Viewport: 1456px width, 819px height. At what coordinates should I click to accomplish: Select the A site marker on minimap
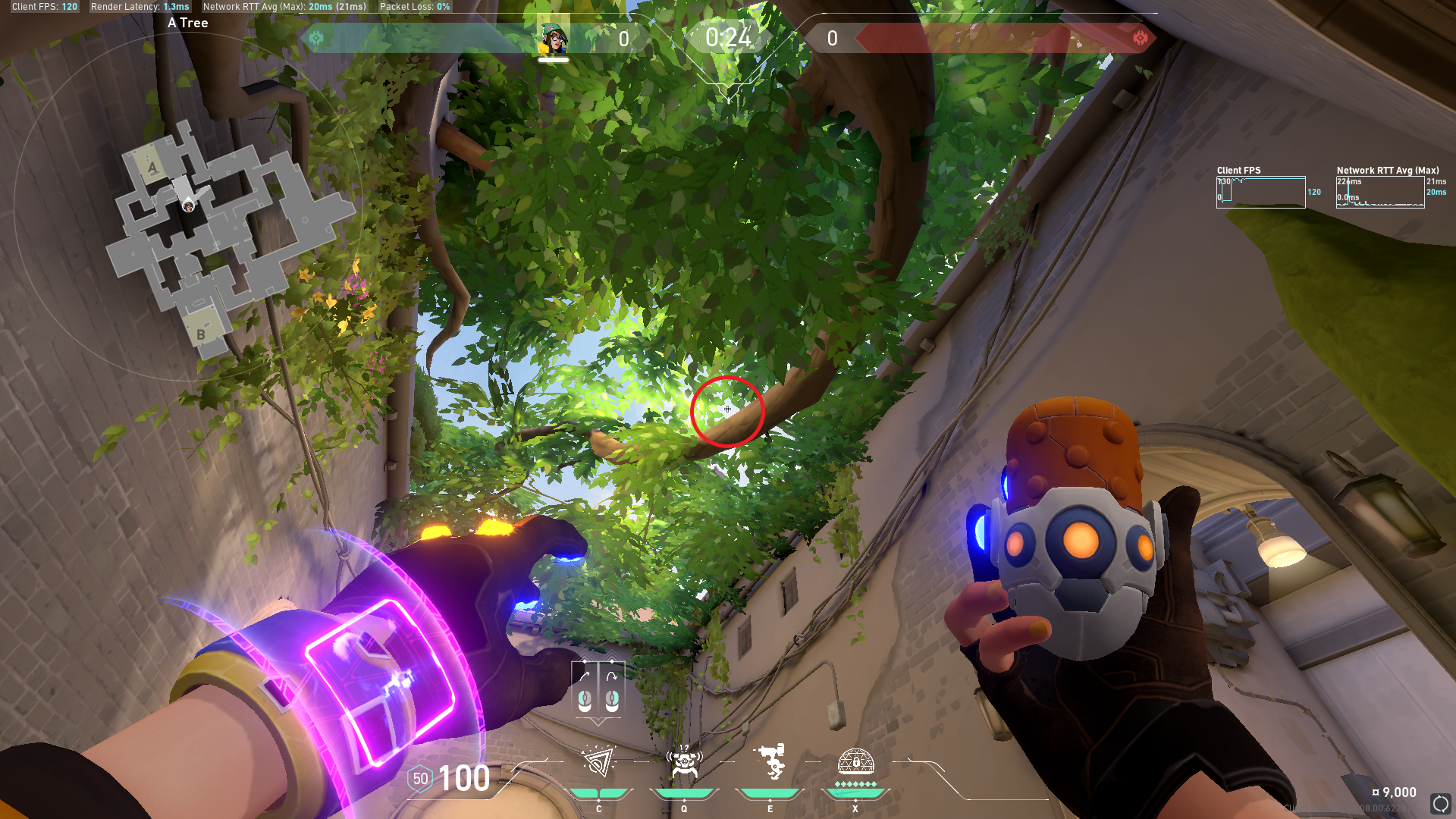[x=152, y=168]
